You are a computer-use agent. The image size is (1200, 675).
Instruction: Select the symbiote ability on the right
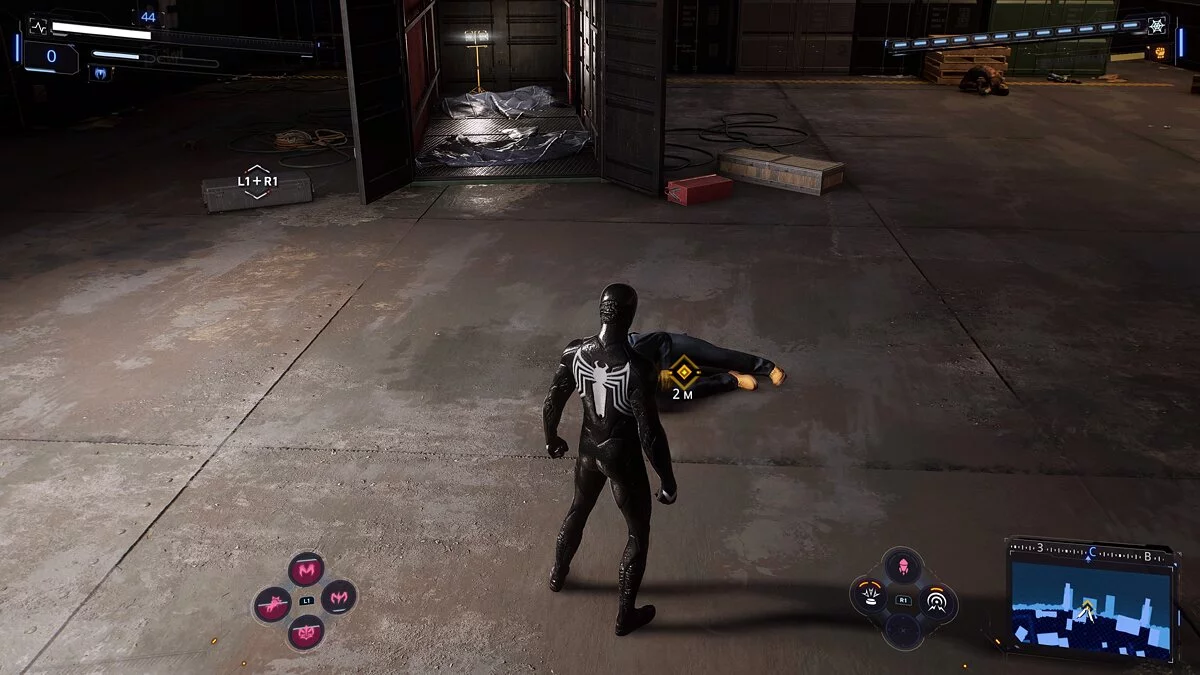[x=339, y=598]
